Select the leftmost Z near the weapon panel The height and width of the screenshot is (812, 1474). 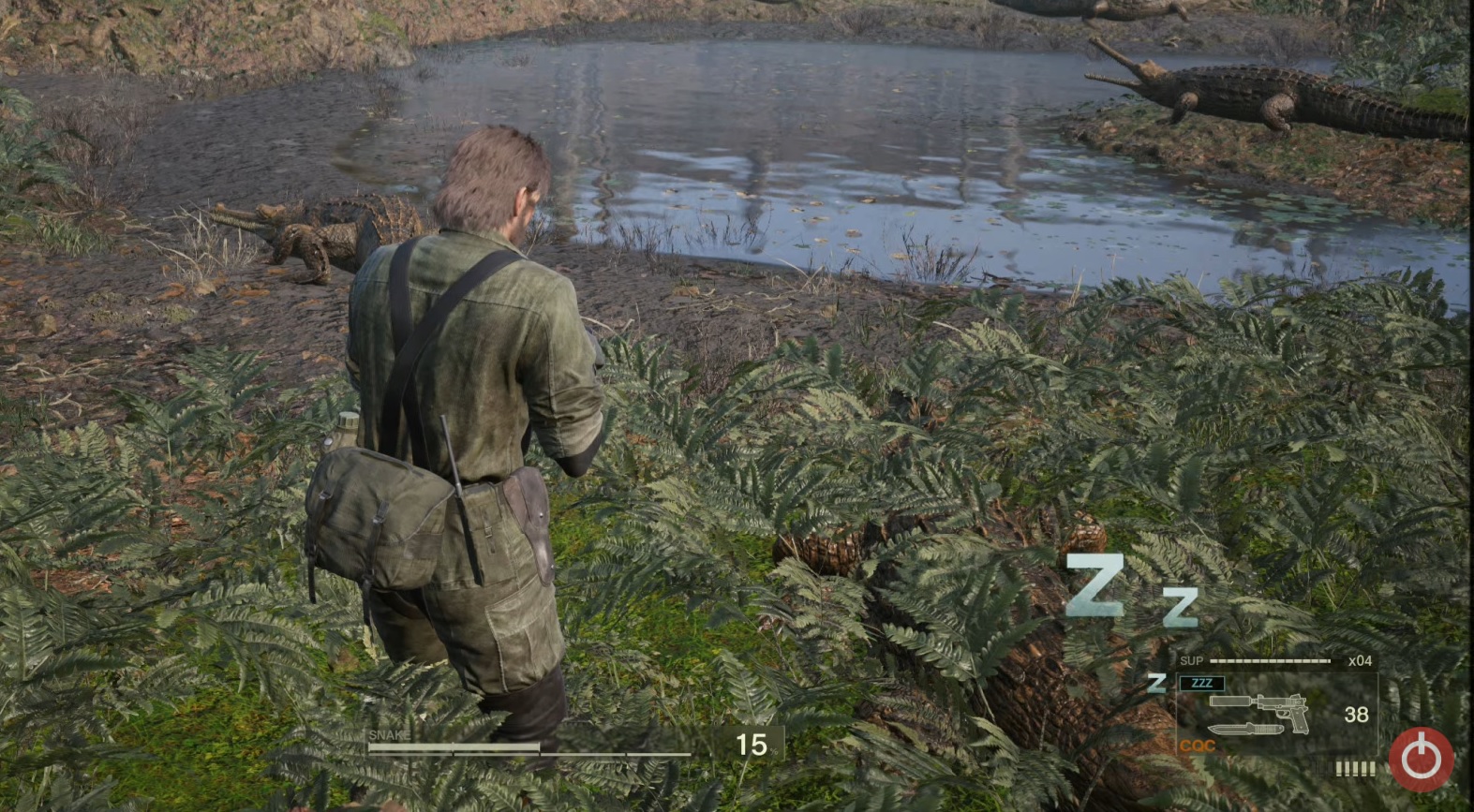[x=1156, y=684]
